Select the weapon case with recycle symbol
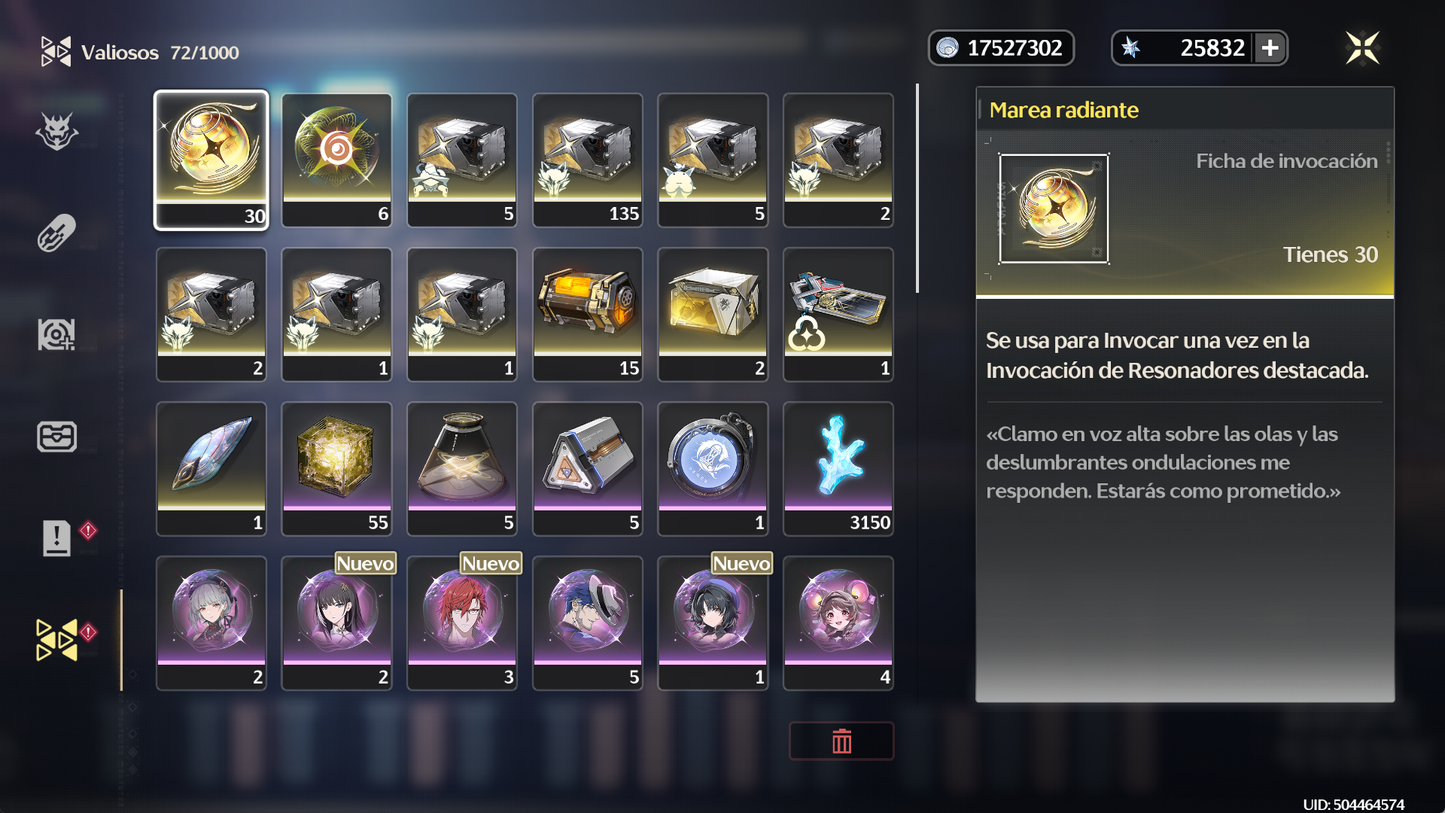This screenshot has width=1445, height=813. tap(838, 314)
